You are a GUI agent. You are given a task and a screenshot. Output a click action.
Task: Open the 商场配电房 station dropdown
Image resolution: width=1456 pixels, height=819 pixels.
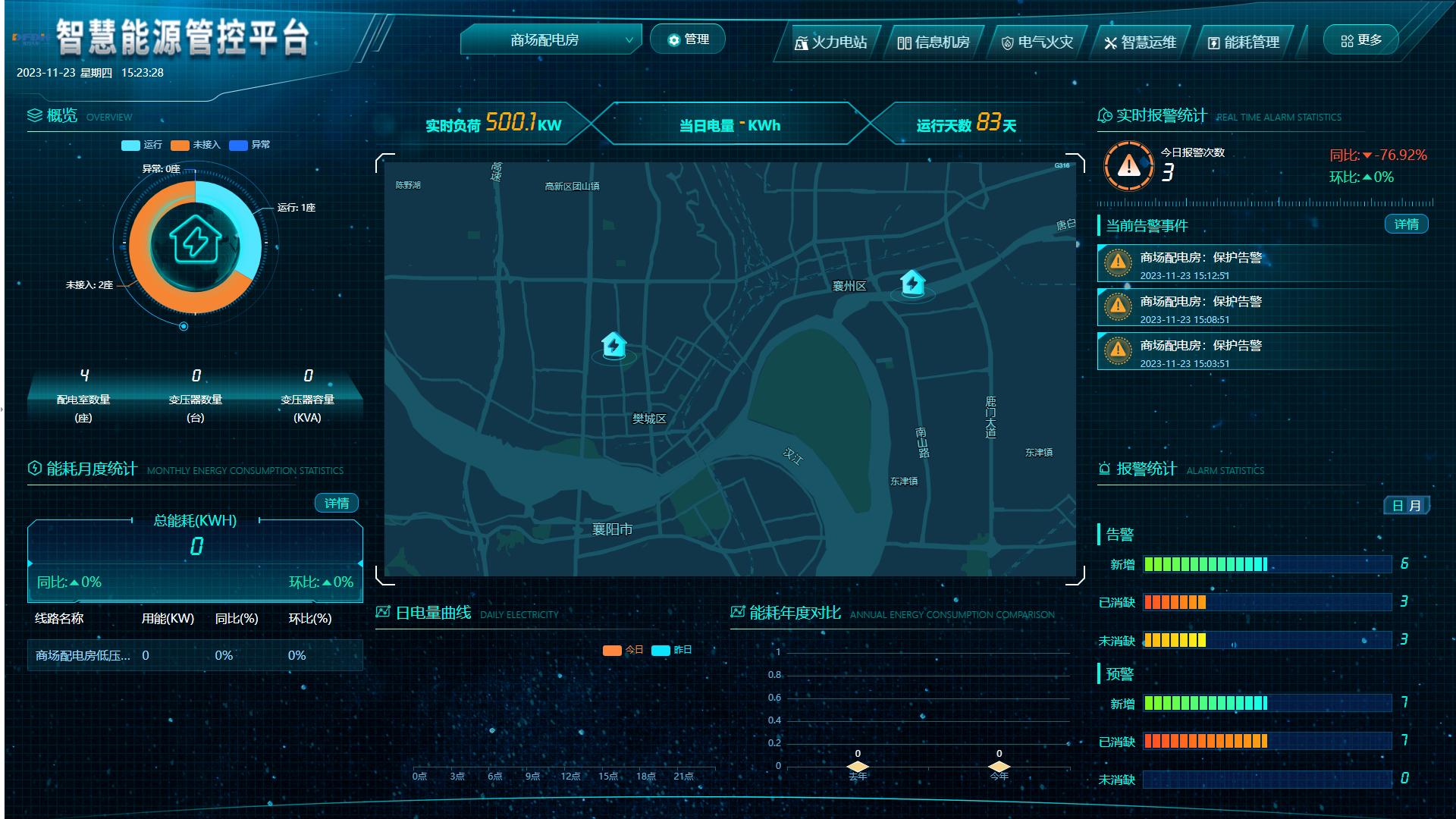tap(551, 40)
